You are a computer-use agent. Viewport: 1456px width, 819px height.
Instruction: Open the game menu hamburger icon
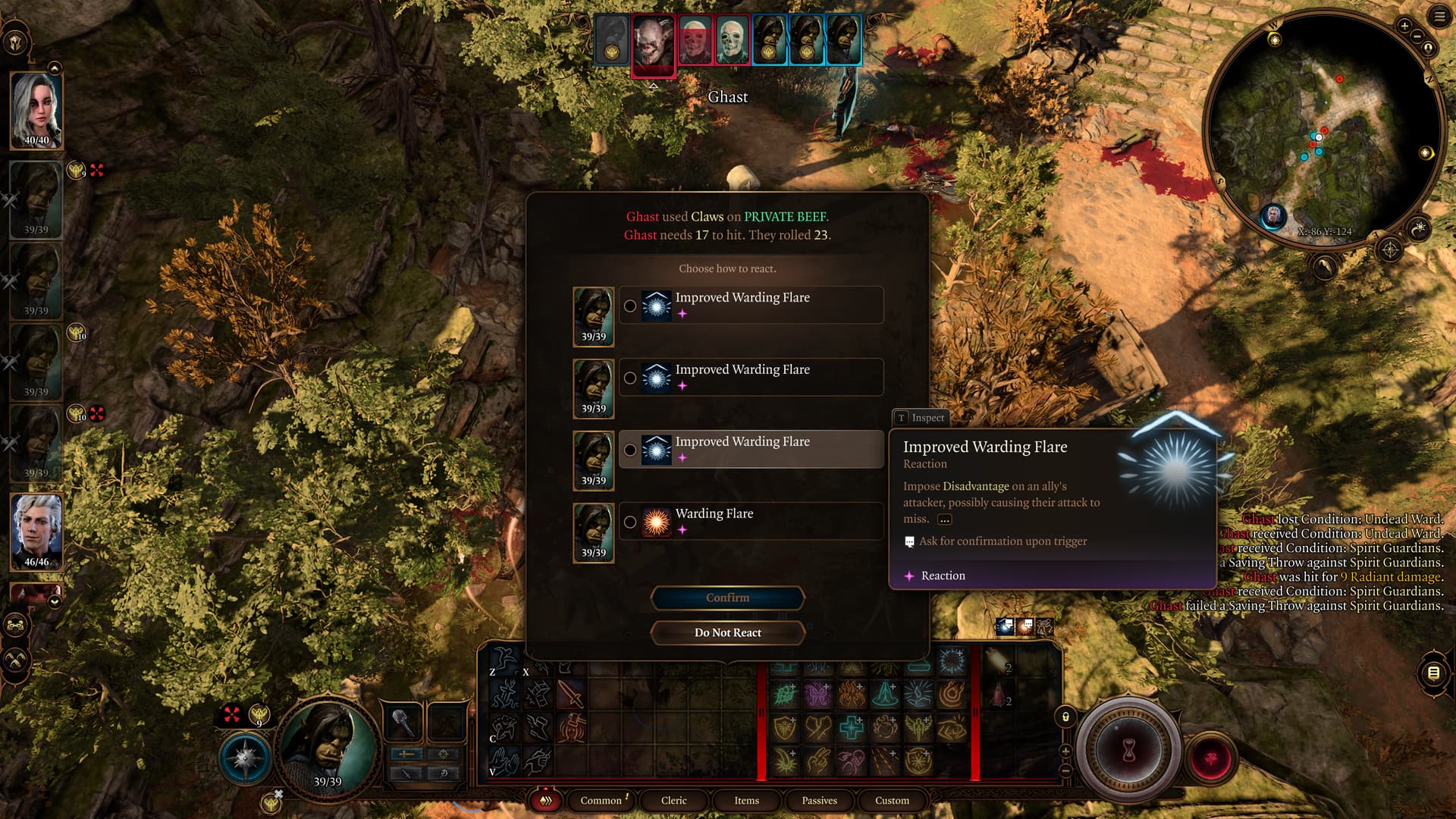(x=1439, y=17)
